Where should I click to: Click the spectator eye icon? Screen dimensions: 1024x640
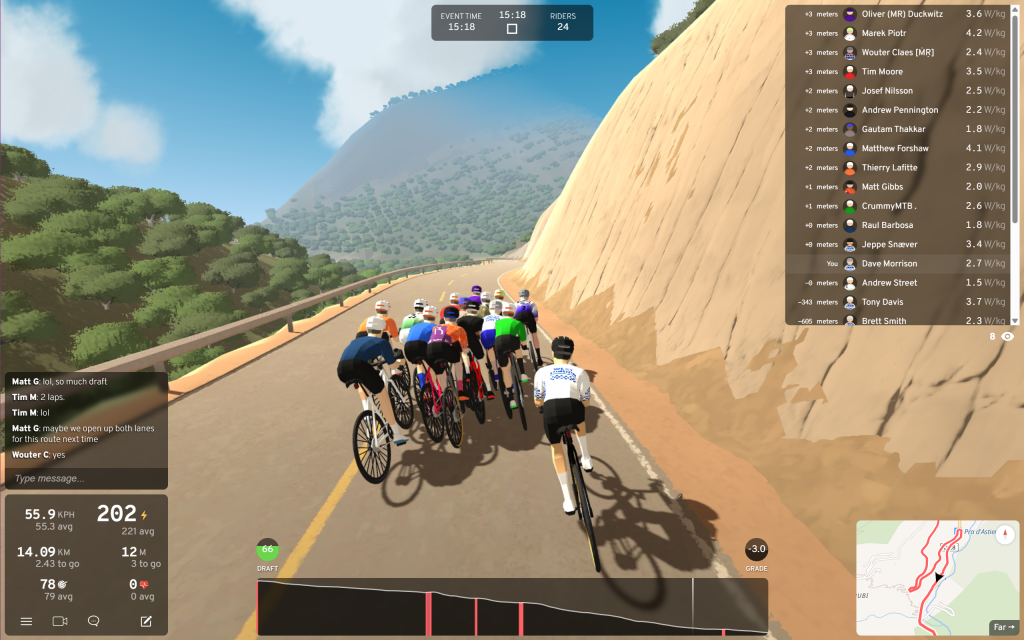[1008, 337]
